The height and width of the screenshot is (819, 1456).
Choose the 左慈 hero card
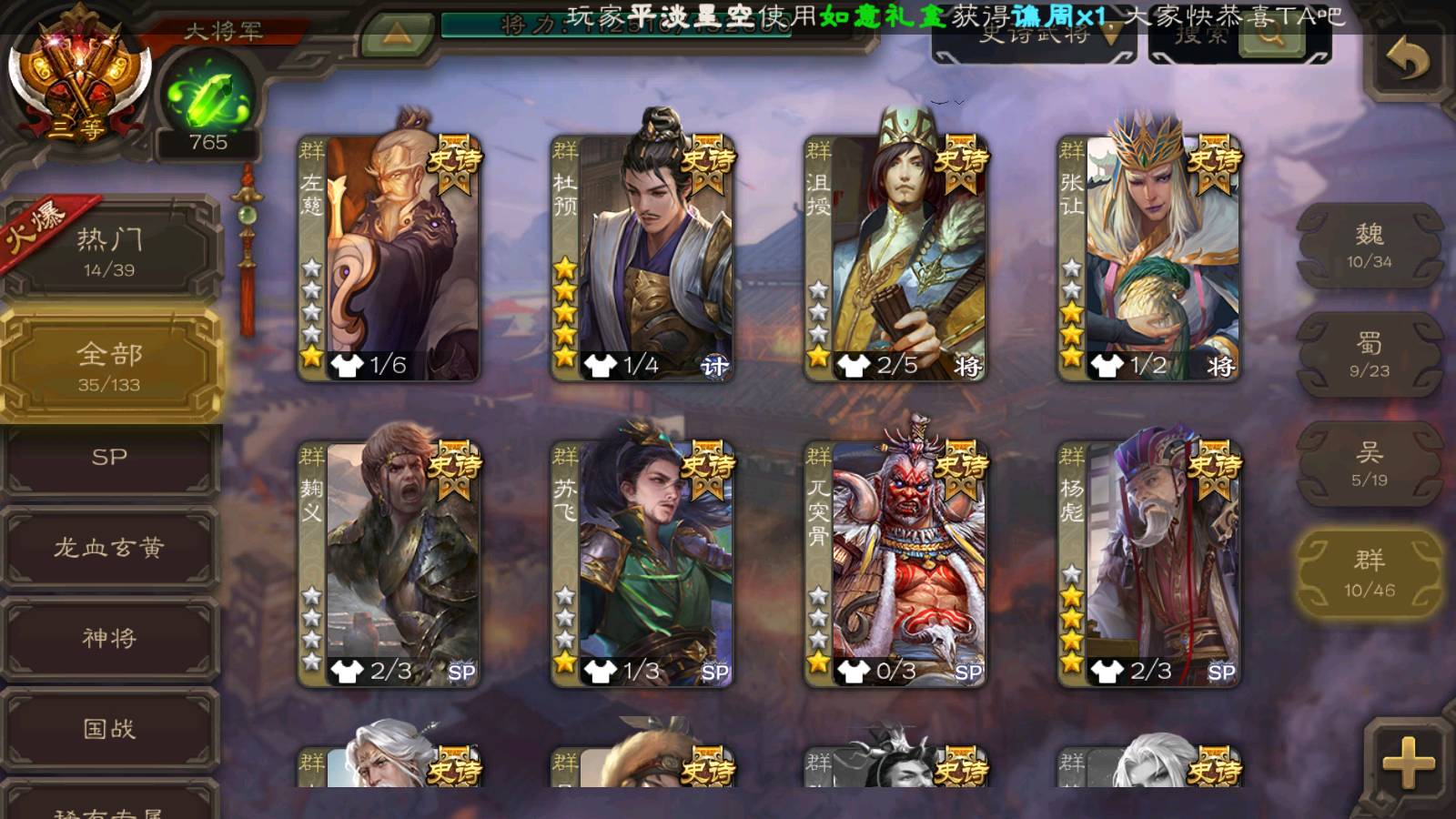[389, 259]
